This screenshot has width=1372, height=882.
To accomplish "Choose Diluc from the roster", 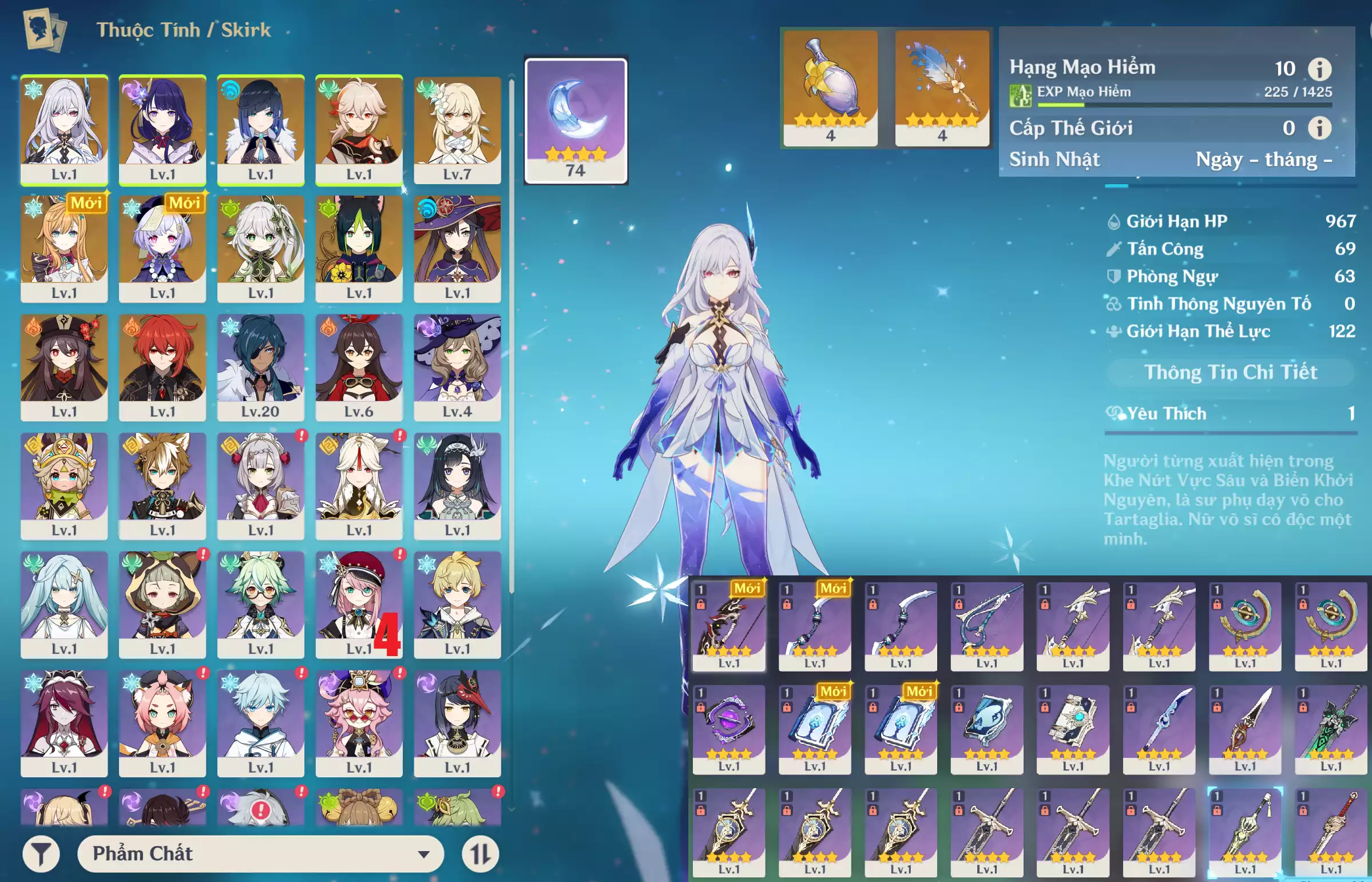I will coord(162,367).
